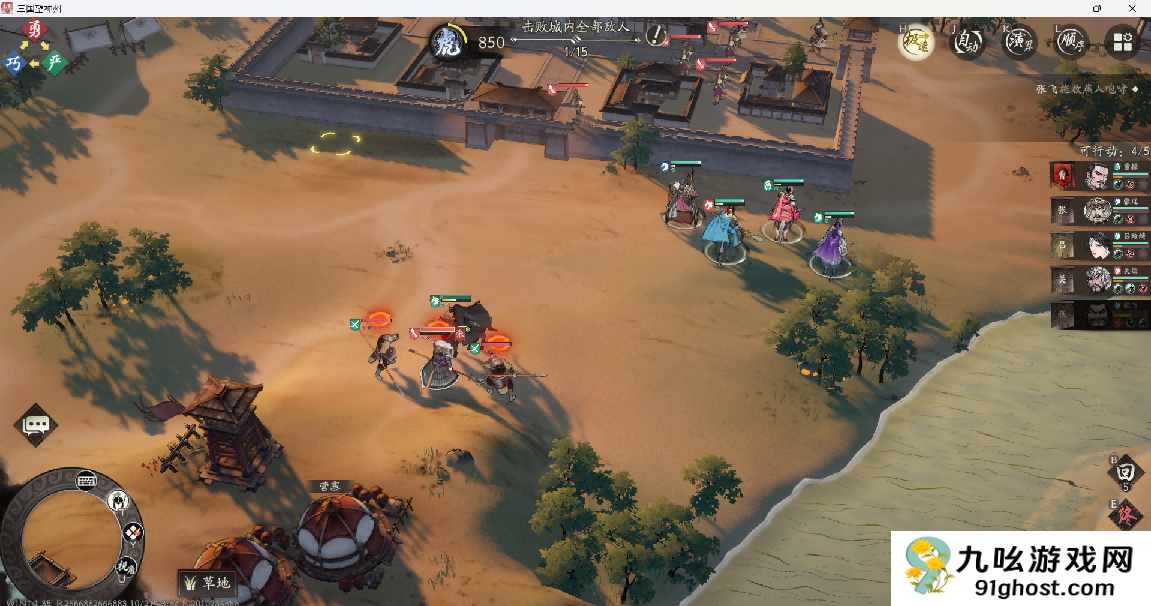Open the 勇巧严 attribute counter wheel
1151x606 pixels.
pos(34,48)
